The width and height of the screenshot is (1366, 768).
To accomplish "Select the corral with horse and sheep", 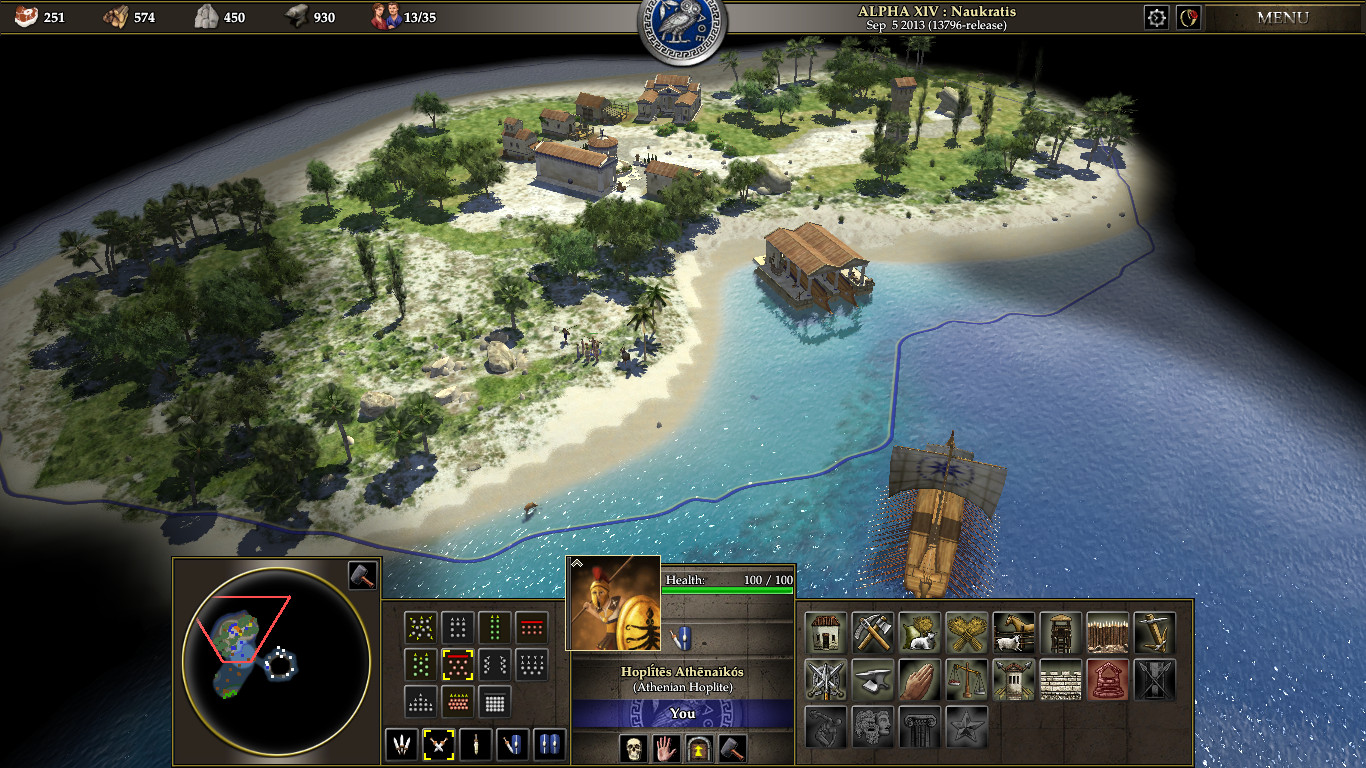I will [x=1013, y=633].
